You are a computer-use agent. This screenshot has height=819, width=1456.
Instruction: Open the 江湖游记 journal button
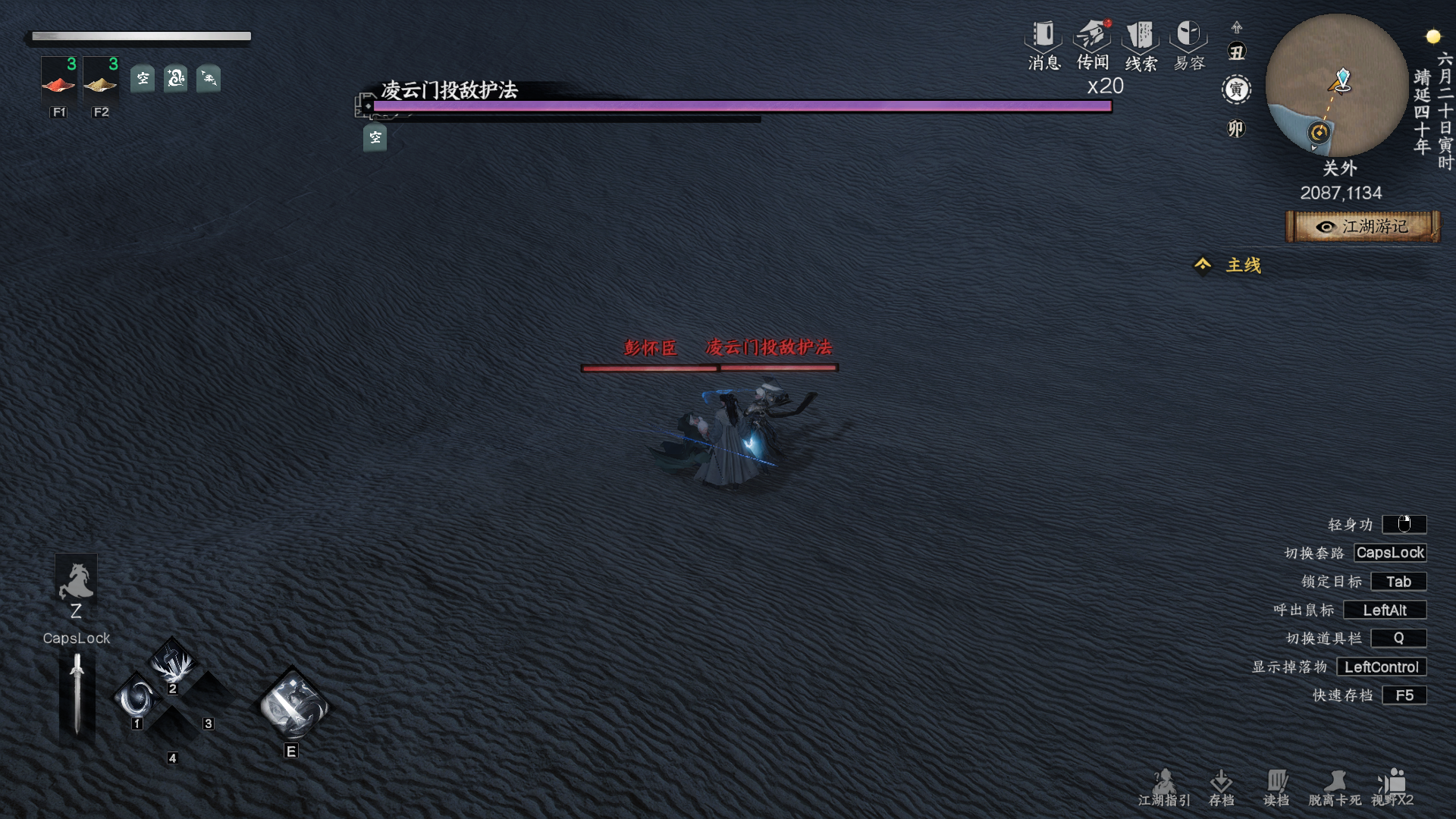pyautogui.click(x=1363, y=227)
